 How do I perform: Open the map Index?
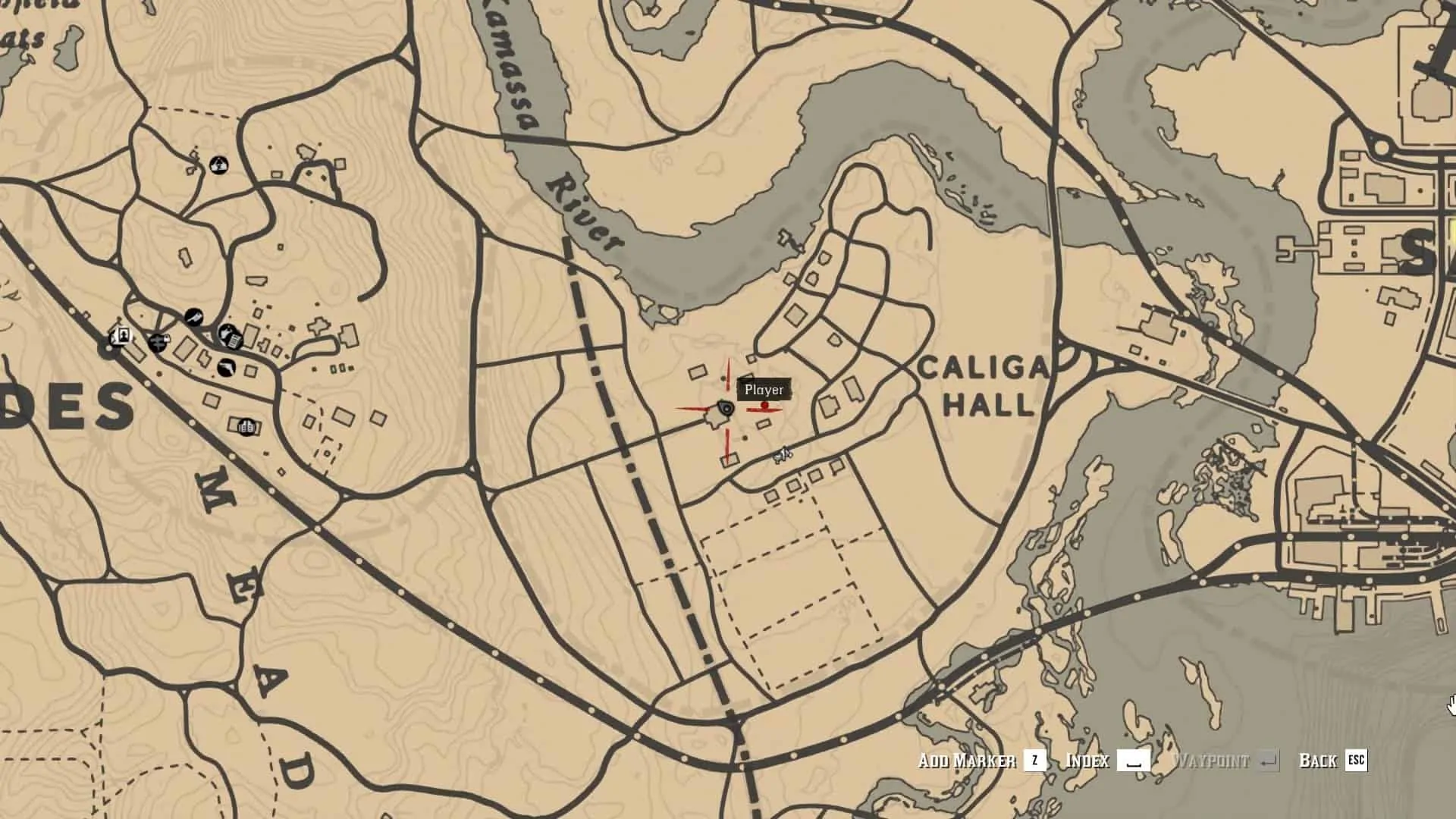tap(1107, 761)
